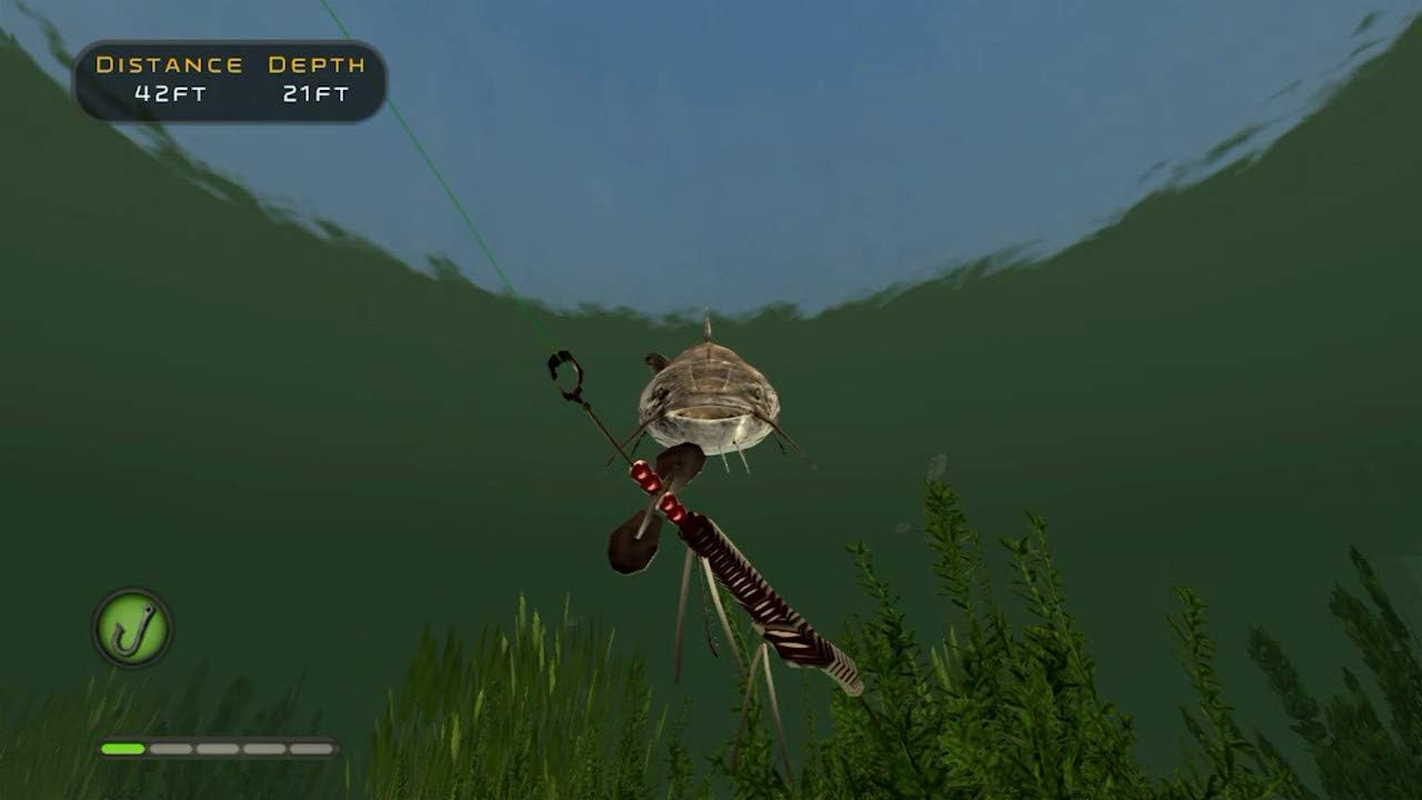This screenshot has height=800, width=1422.
Task: Toggle the first green bar segment
Action: pos(122,748)
